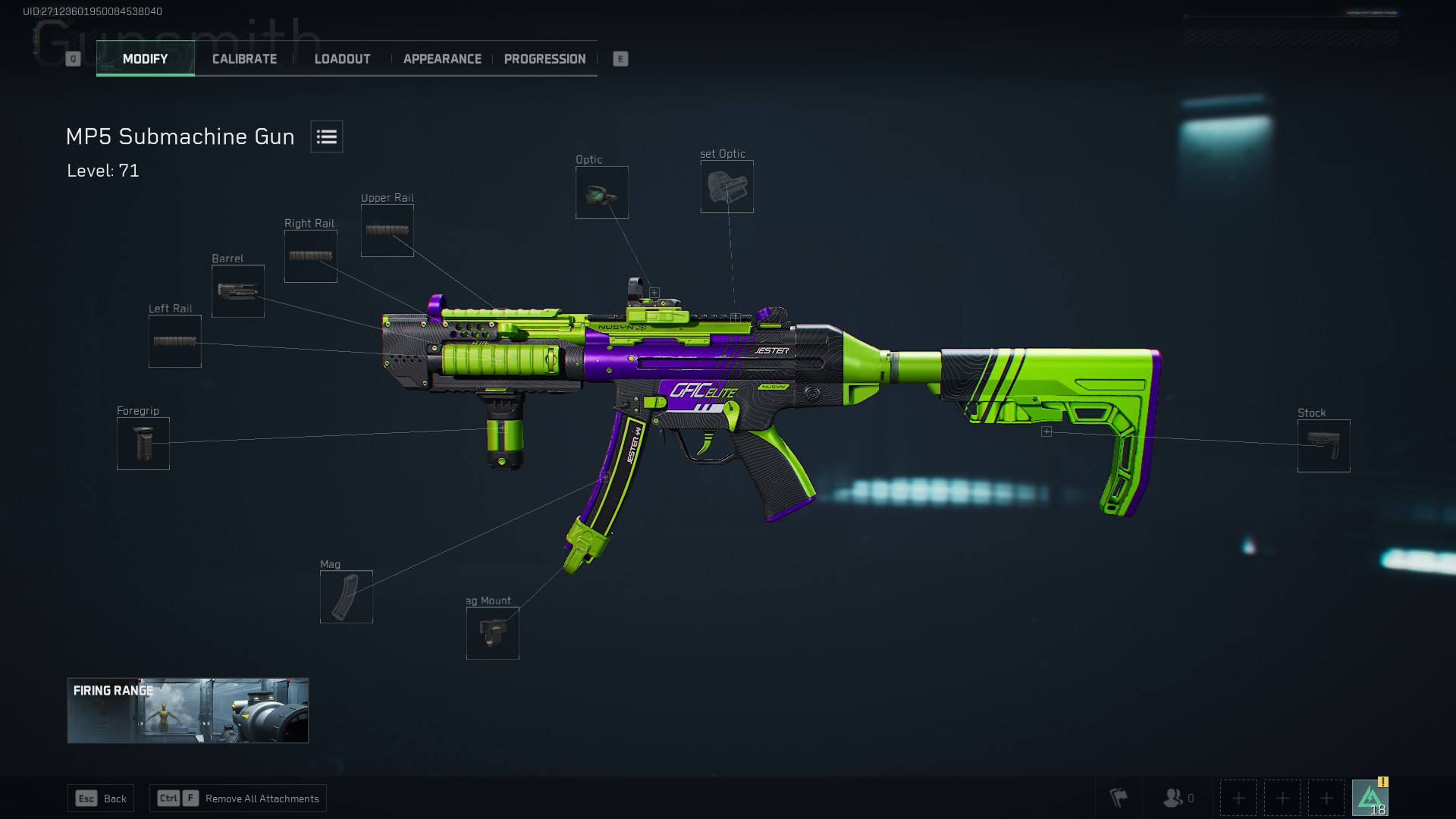Viewport: 1456px width, 819px height.
Task: Click Remove All Attachments
Action: (x=237, y=798)
